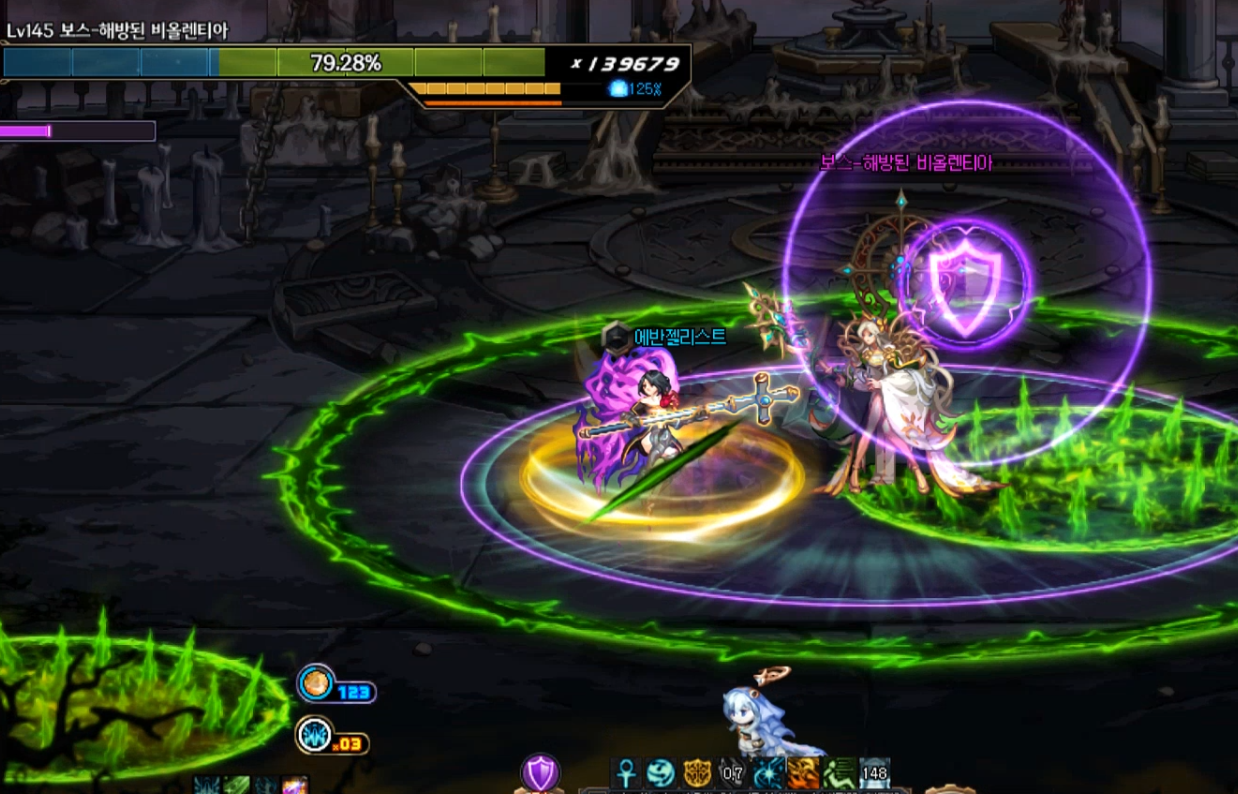Click the purple shield buff icon
Viewport: 1238px width, 794px height.
540,772
